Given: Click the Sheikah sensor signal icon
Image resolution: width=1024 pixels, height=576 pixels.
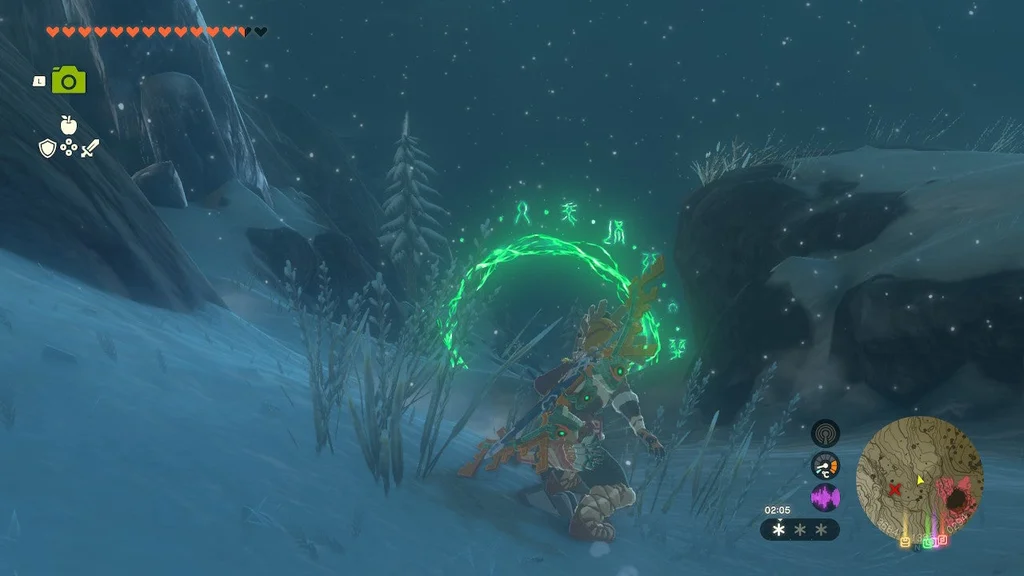Looking at the screenshot, I should (825, 434).
